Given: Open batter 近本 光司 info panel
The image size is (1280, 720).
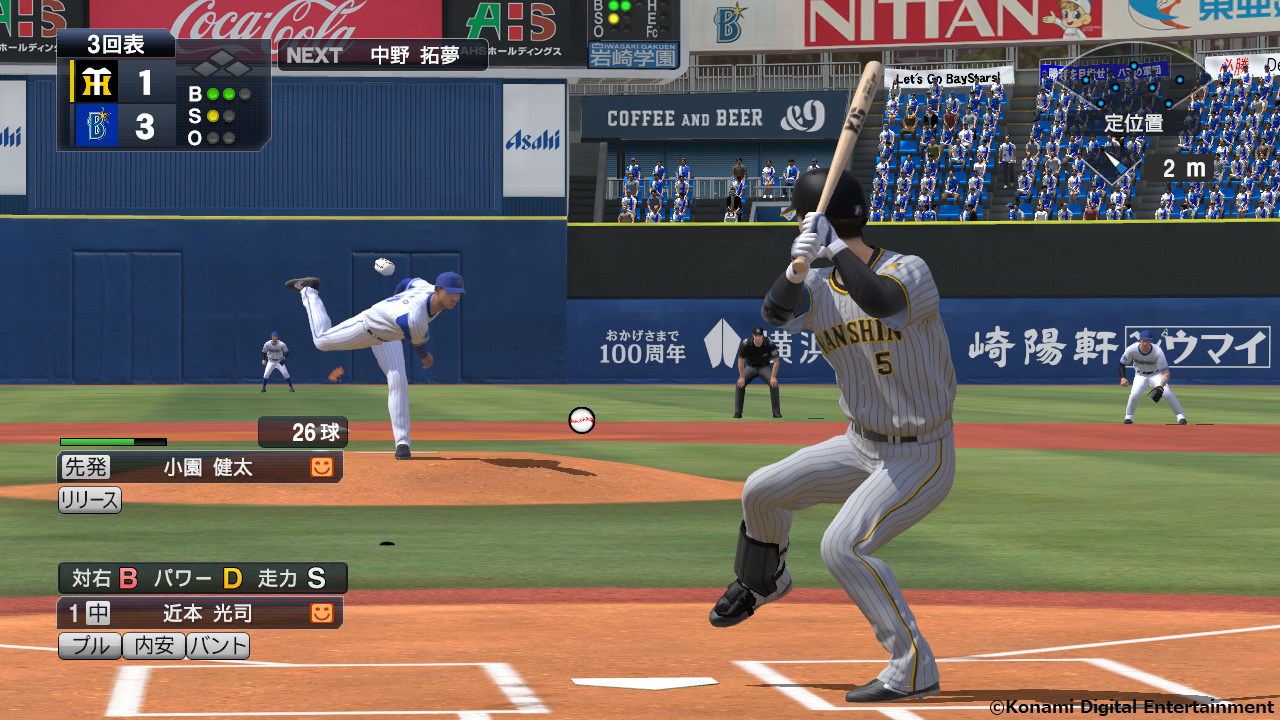Looking at the screenshot, I should [x=200, y=613].
